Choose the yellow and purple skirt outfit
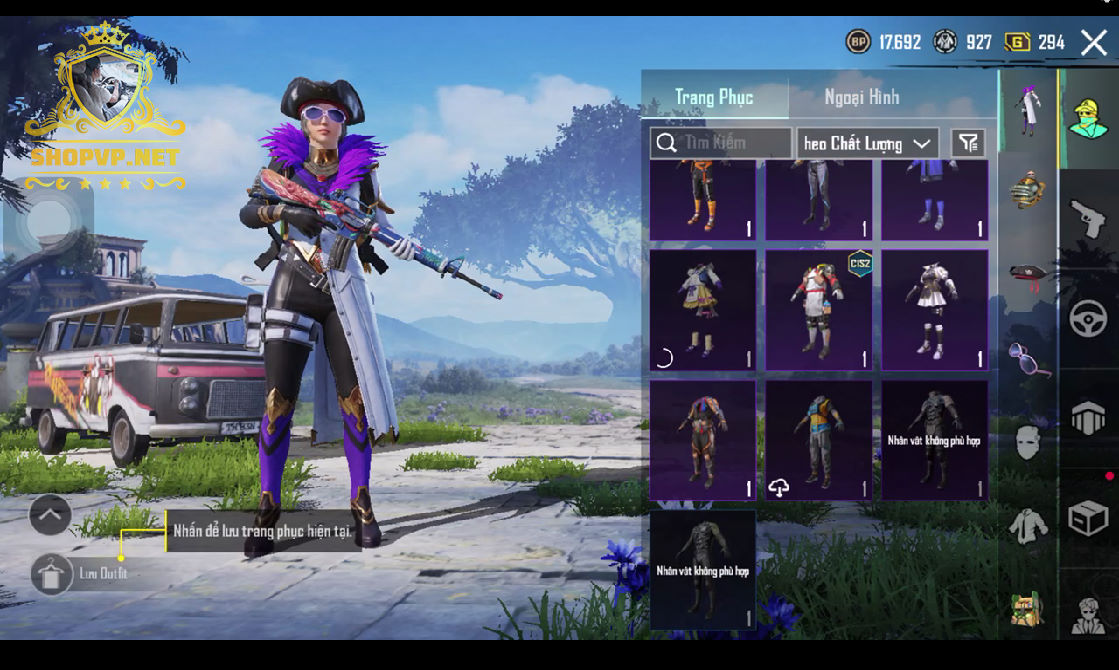Image resolution: width=1119 pixels, height=670 pixels. [703, 310]
